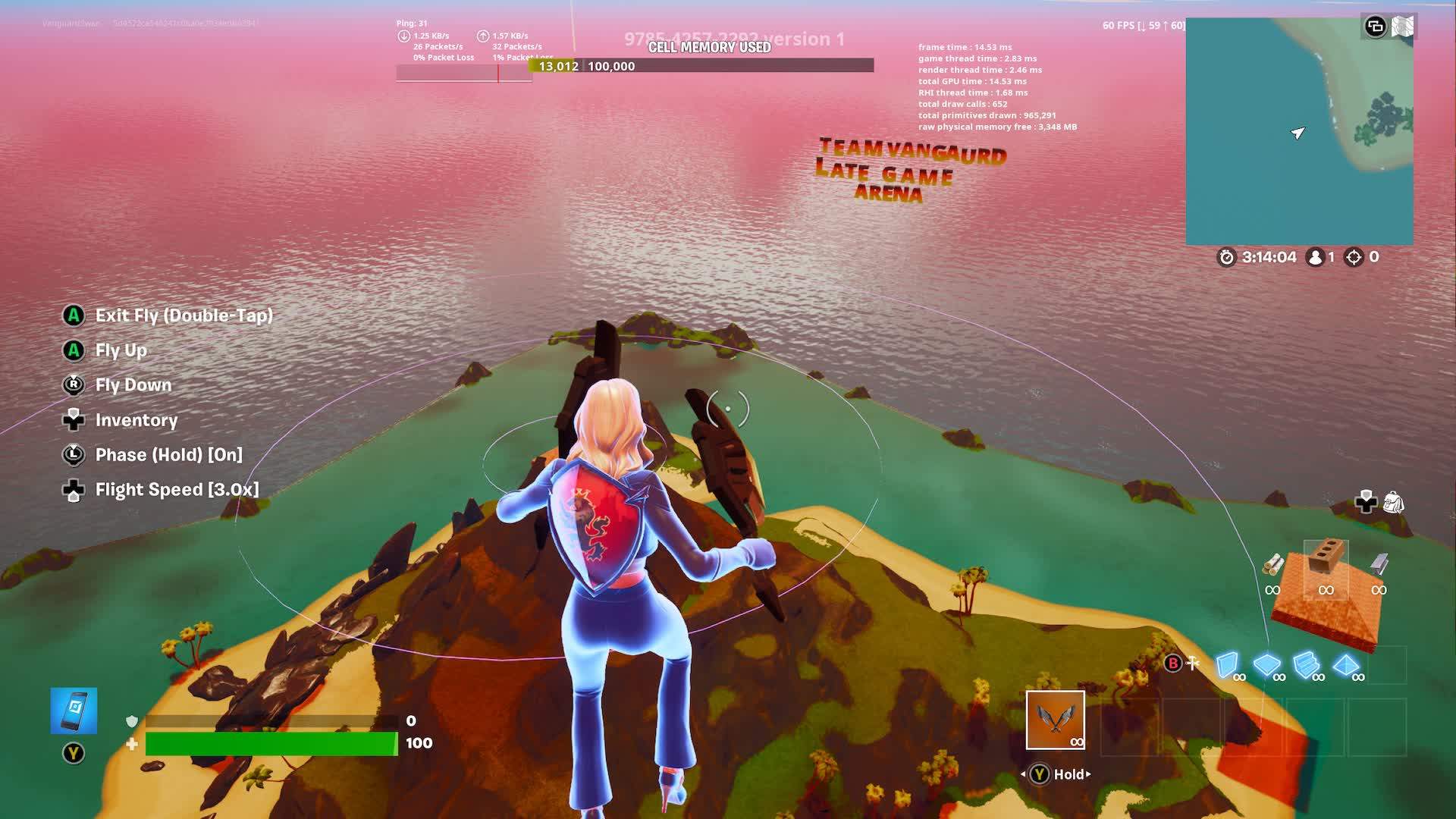Click the Fly Up control
1456x819 pixels.
tap(121, 350)
